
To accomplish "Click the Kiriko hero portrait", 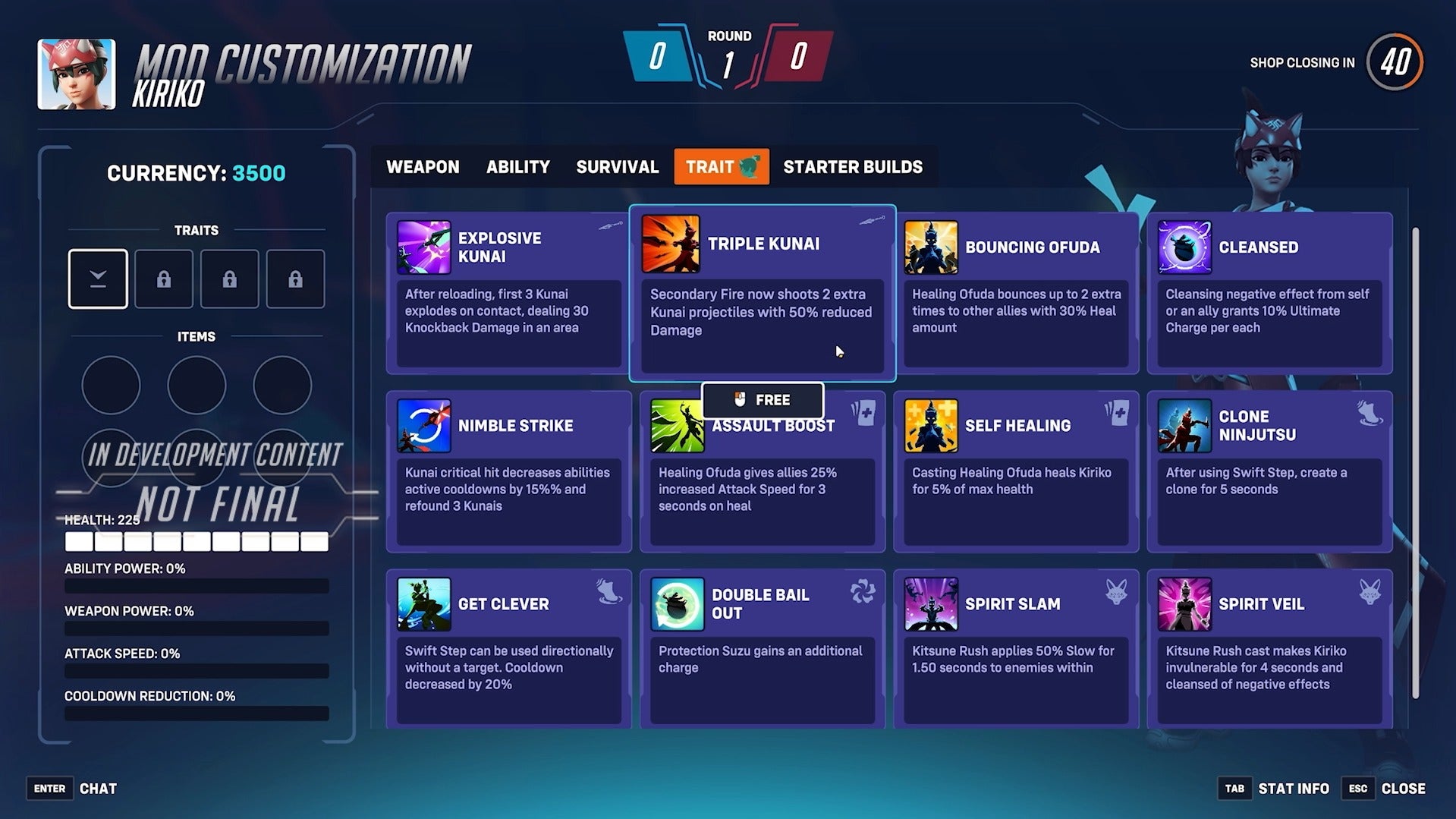I will pos(75,73).
